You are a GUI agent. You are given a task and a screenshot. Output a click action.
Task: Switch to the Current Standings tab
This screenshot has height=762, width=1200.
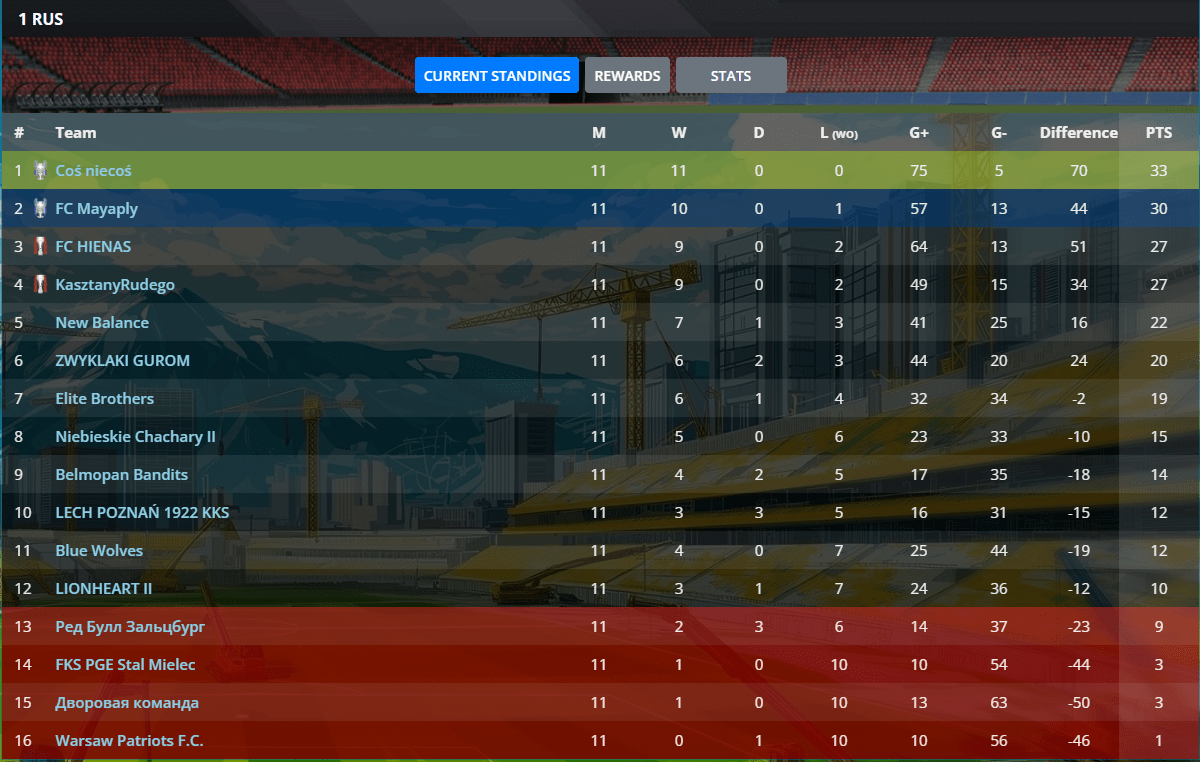pos(497,75)
